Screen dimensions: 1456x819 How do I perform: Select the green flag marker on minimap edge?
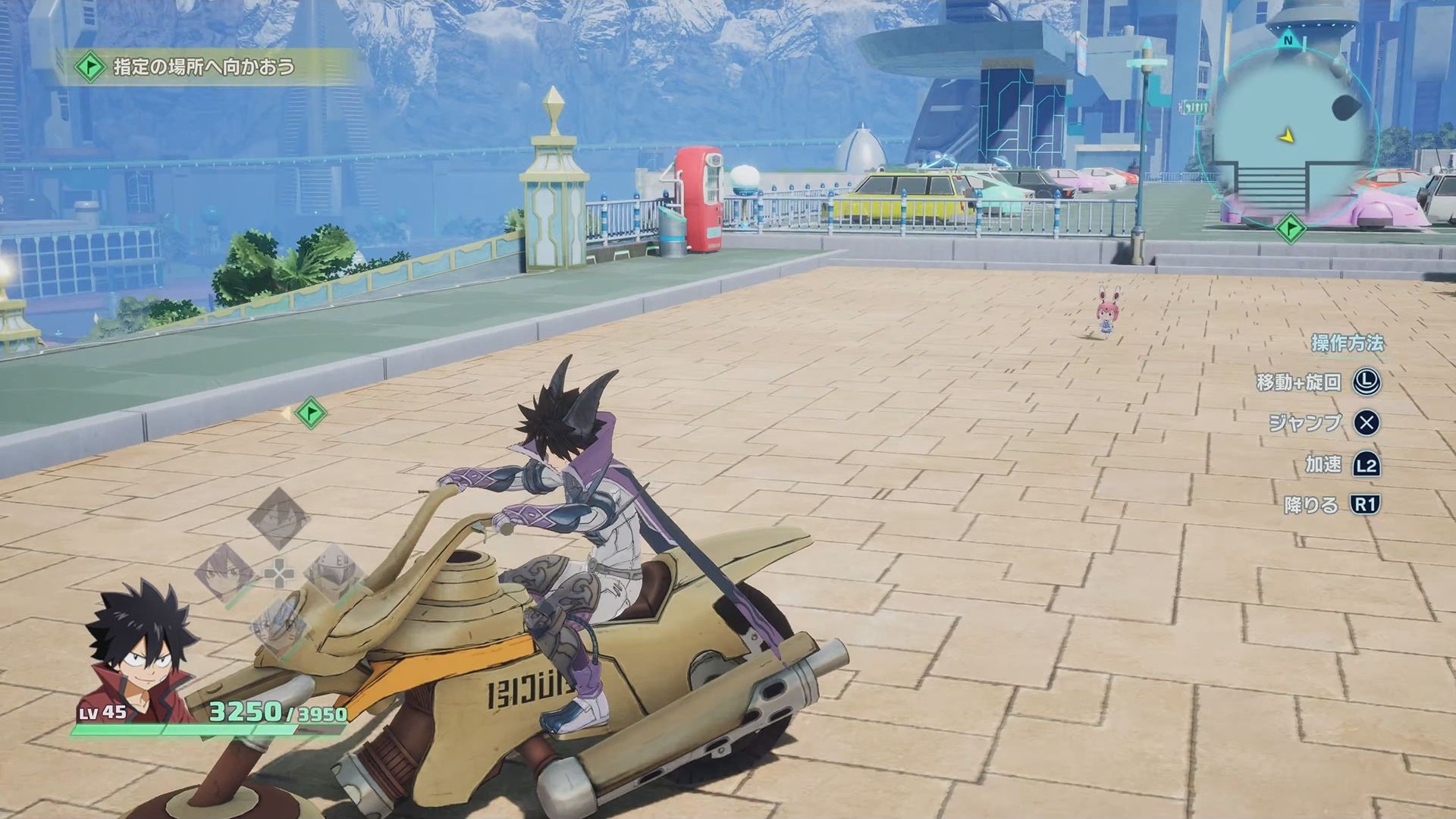[1289, 227]
